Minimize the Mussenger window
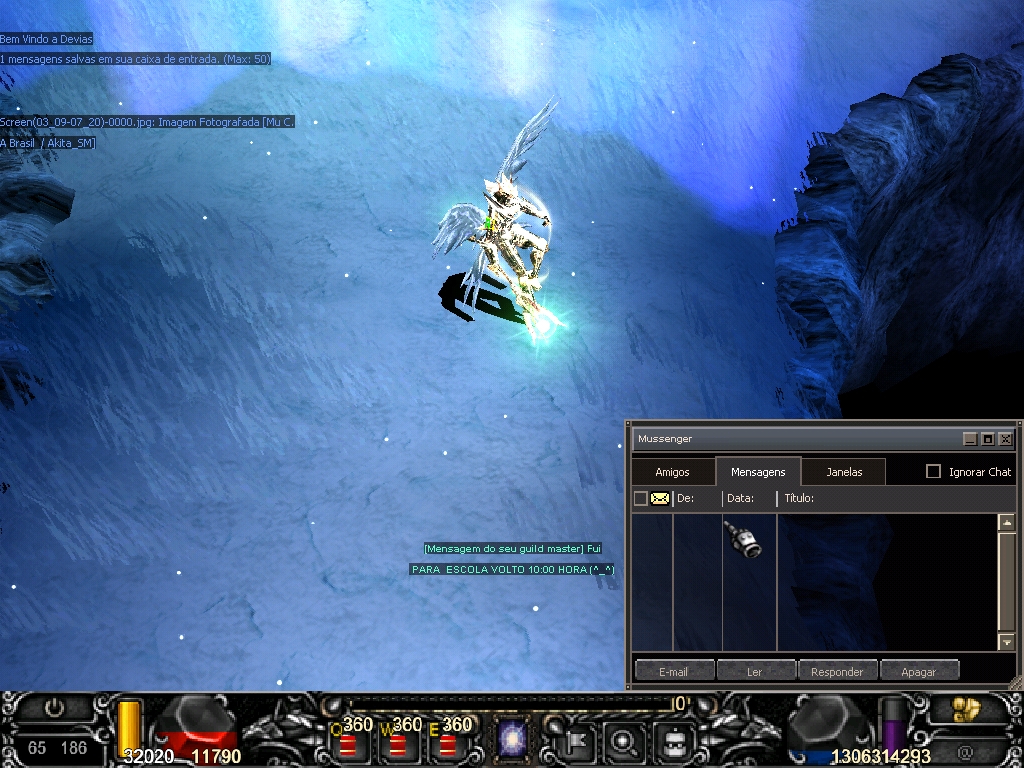The width and height of the screenshot is (1024, 768). pyautogui.click(x=969, y=439)
